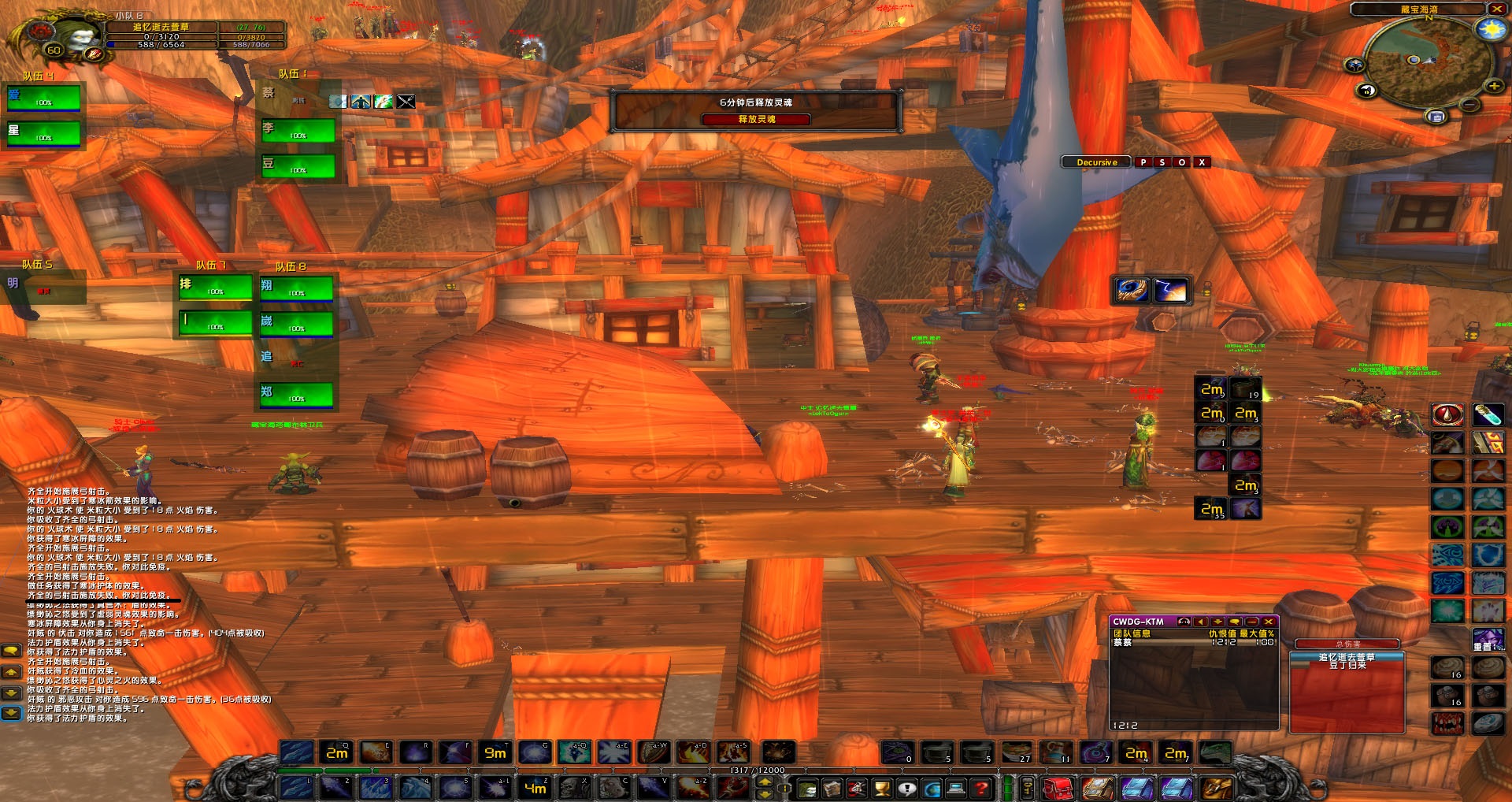Open the red backpack bag slot
1512x802 pixels.
(x=1058, y=787)
